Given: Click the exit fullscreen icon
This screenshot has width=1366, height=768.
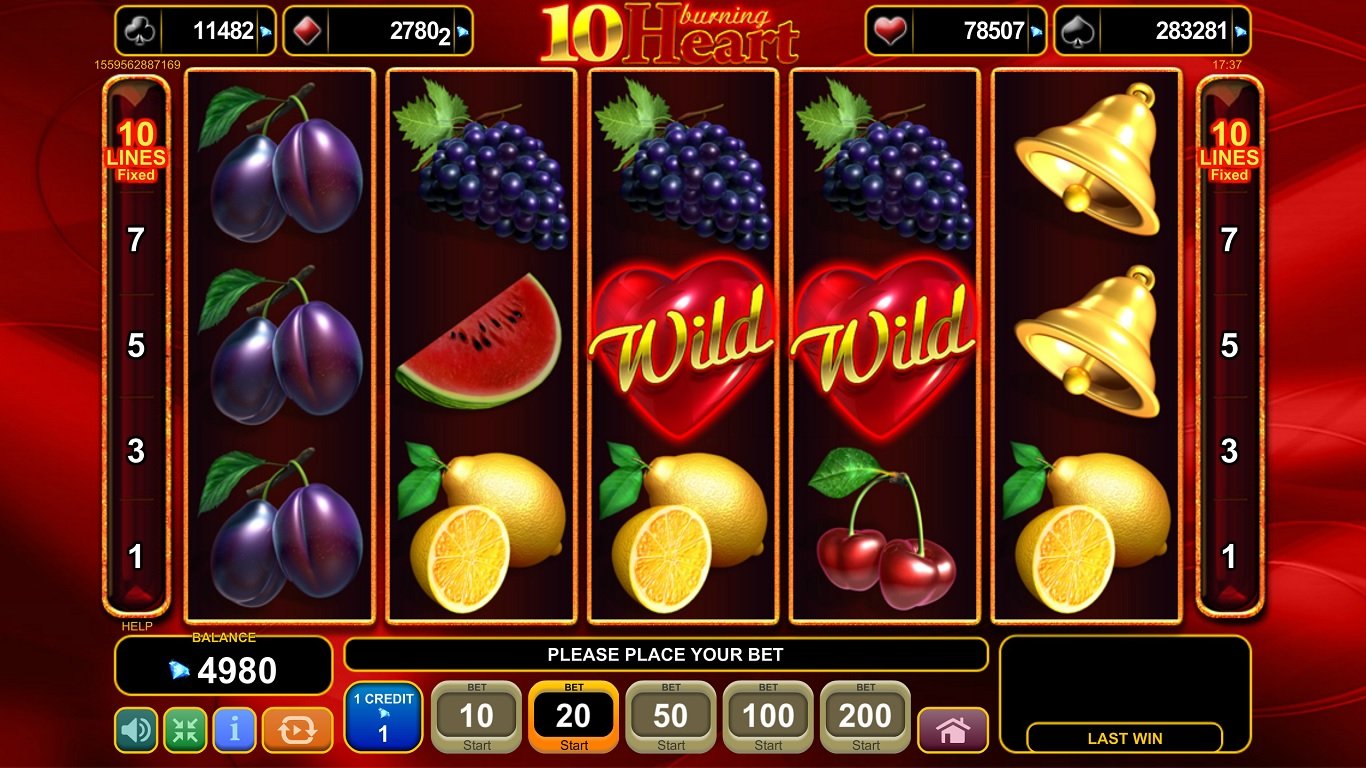Looking at the screenshot, I should (185, 731).
